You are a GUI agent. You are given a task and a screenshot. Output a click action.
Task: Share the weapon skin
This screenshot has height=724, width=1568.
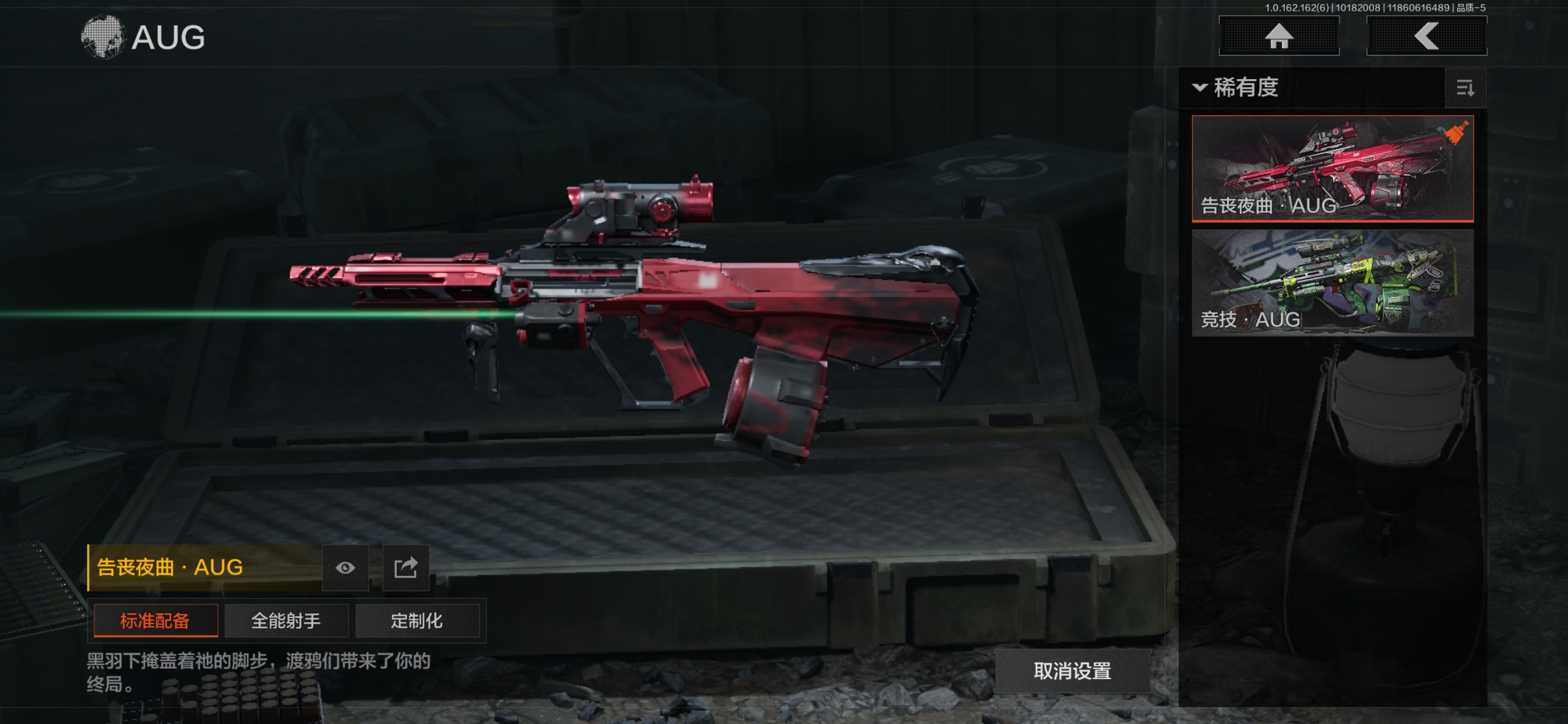pyautogui.click(x=405, y=568)
